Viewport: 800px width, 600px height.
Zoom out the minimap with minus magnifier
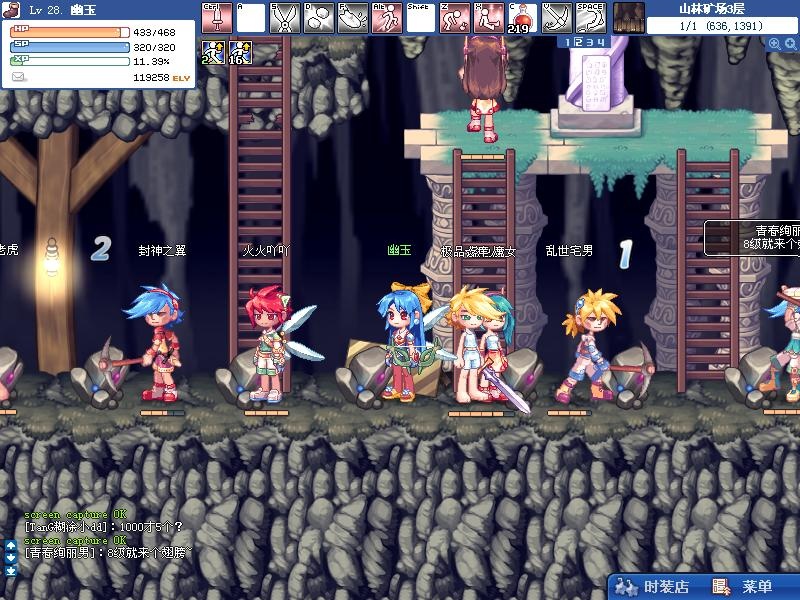click(791, 44)
